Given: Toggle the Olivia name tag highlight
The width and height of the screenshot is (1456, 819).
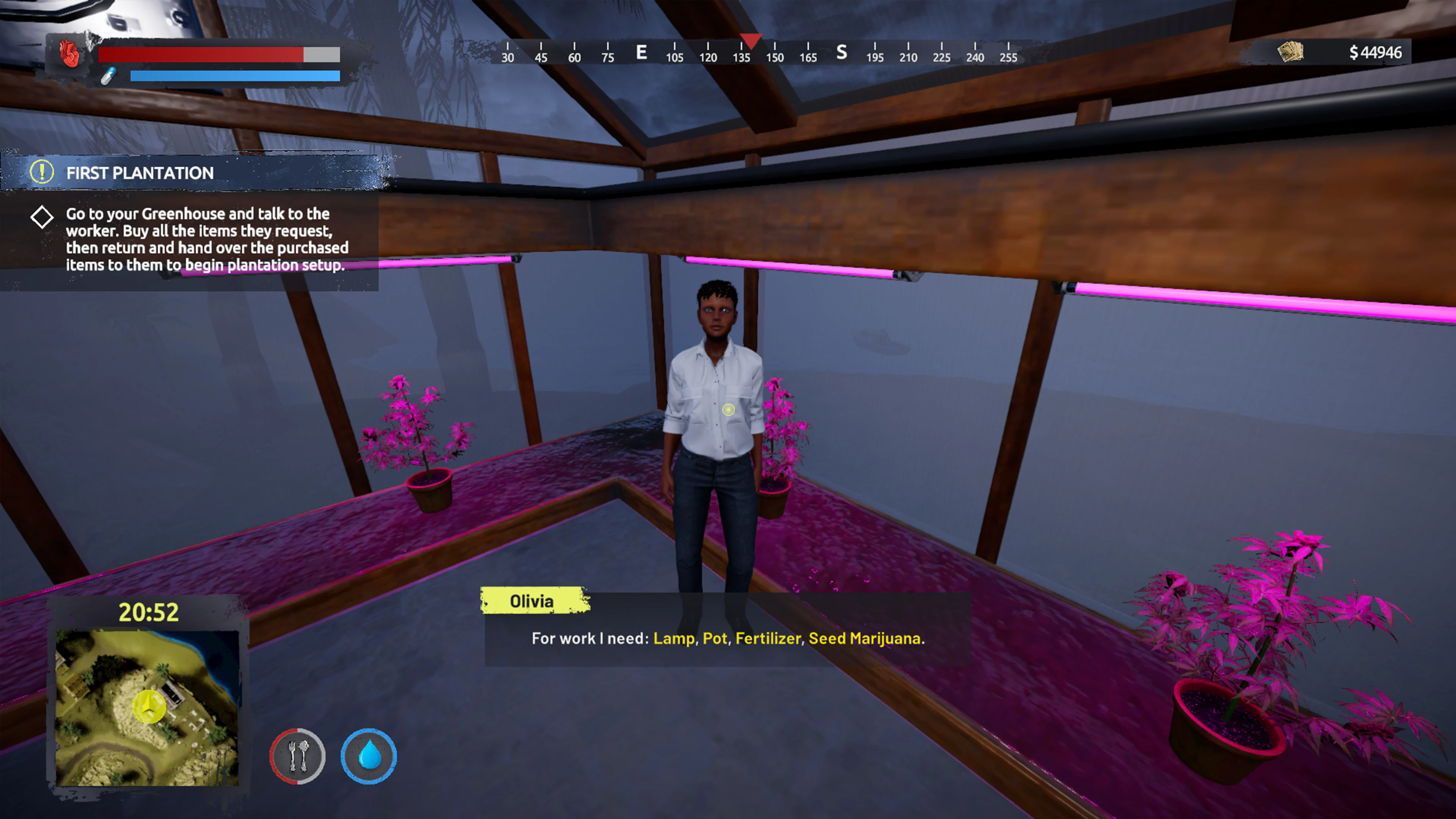Looking at the screenshot, I should pos(532,601).
